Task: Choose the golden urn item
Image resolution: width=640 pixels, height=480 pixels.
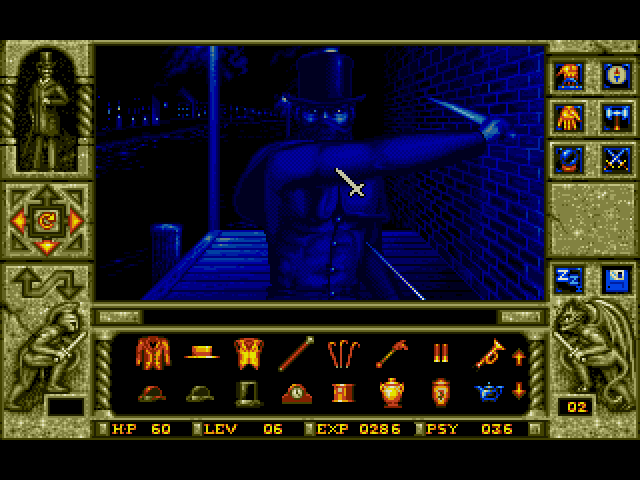Action: pos(391,391)
